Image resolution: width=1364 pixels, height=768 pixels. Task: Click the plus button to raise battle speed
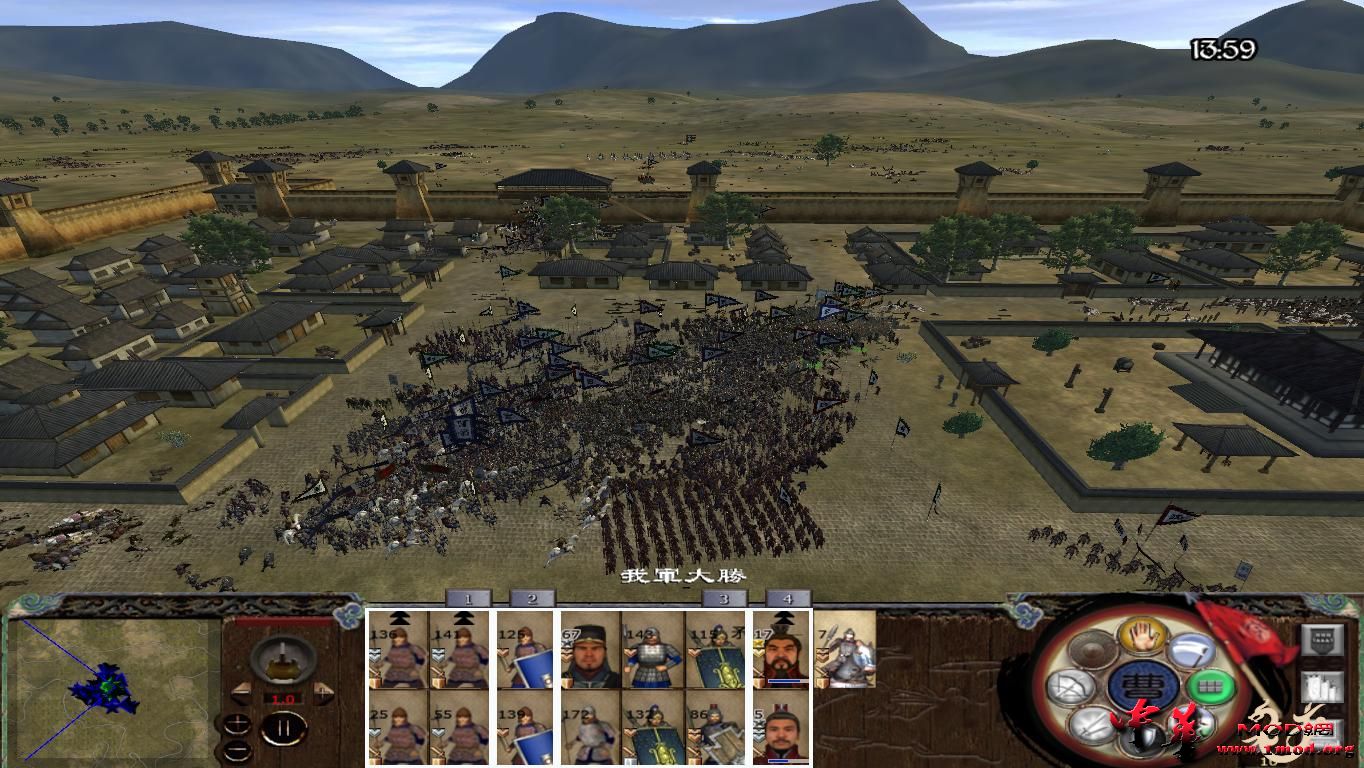237,725
